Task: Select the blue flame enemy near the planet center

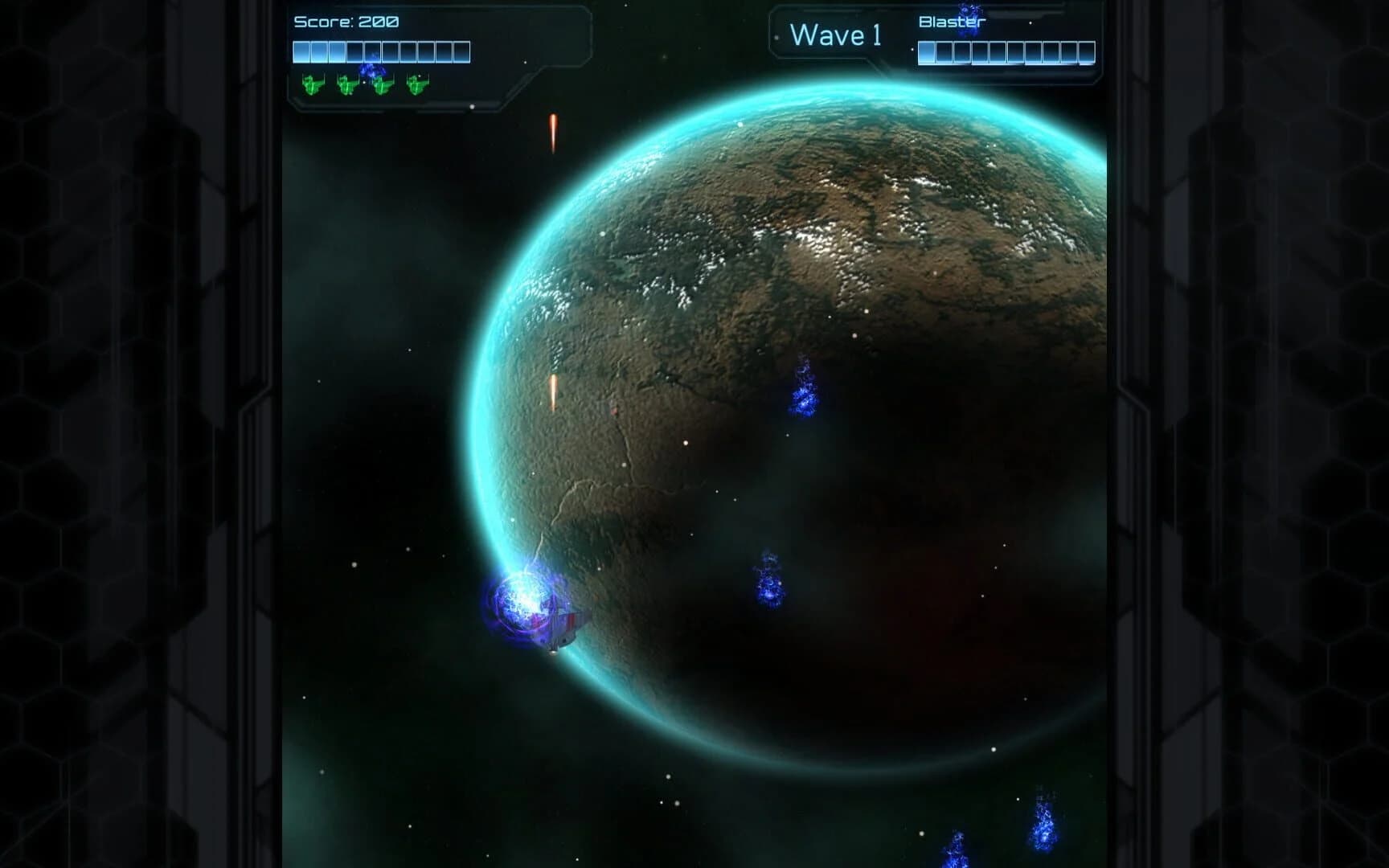Action: [801, 391]
